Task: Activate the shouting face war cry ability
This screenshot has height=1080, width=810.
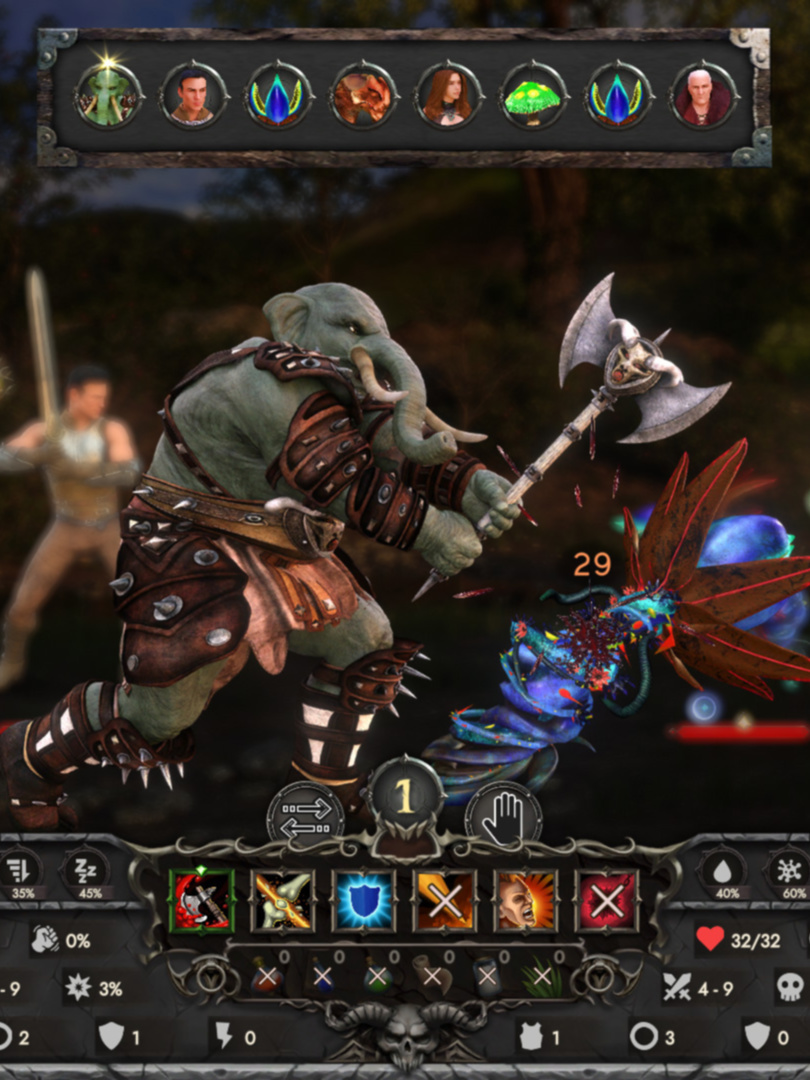Action: [x=526, y=900]
